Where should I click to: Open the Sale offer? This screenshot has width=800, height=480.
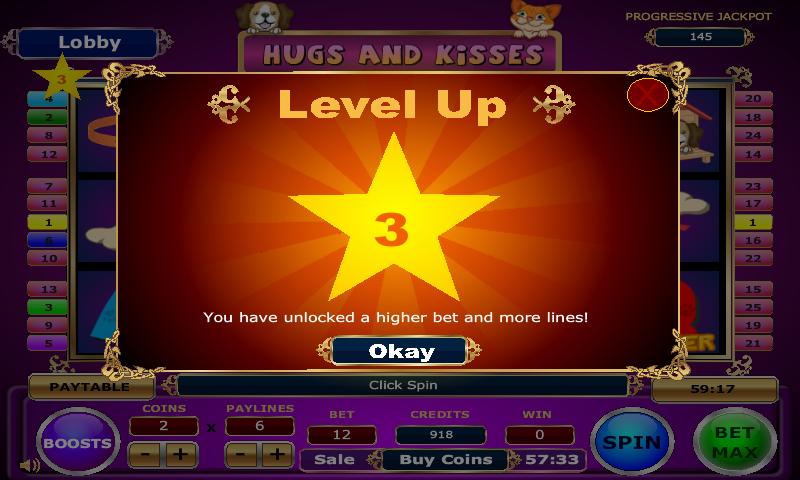[x=334, y=460]
